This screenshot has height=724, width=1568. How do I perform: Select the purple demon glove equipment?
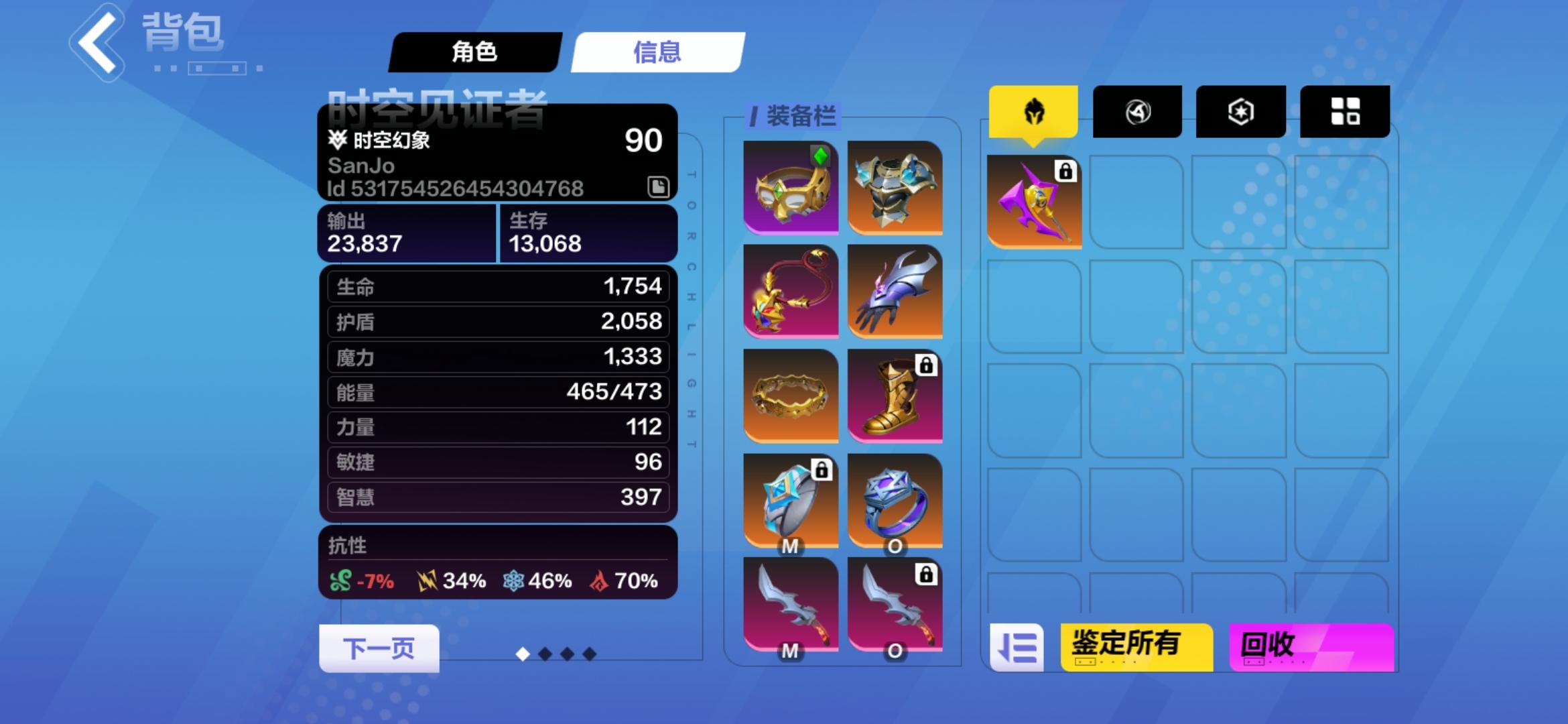pos(896,290)
